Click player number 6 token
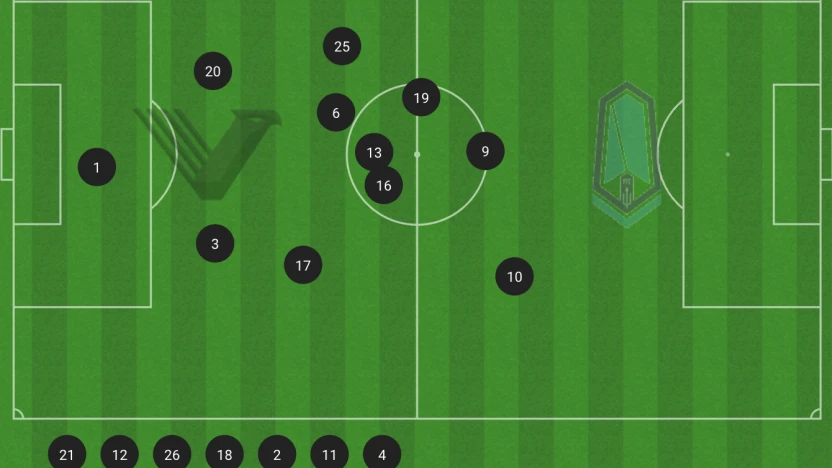 pos(336,113)
